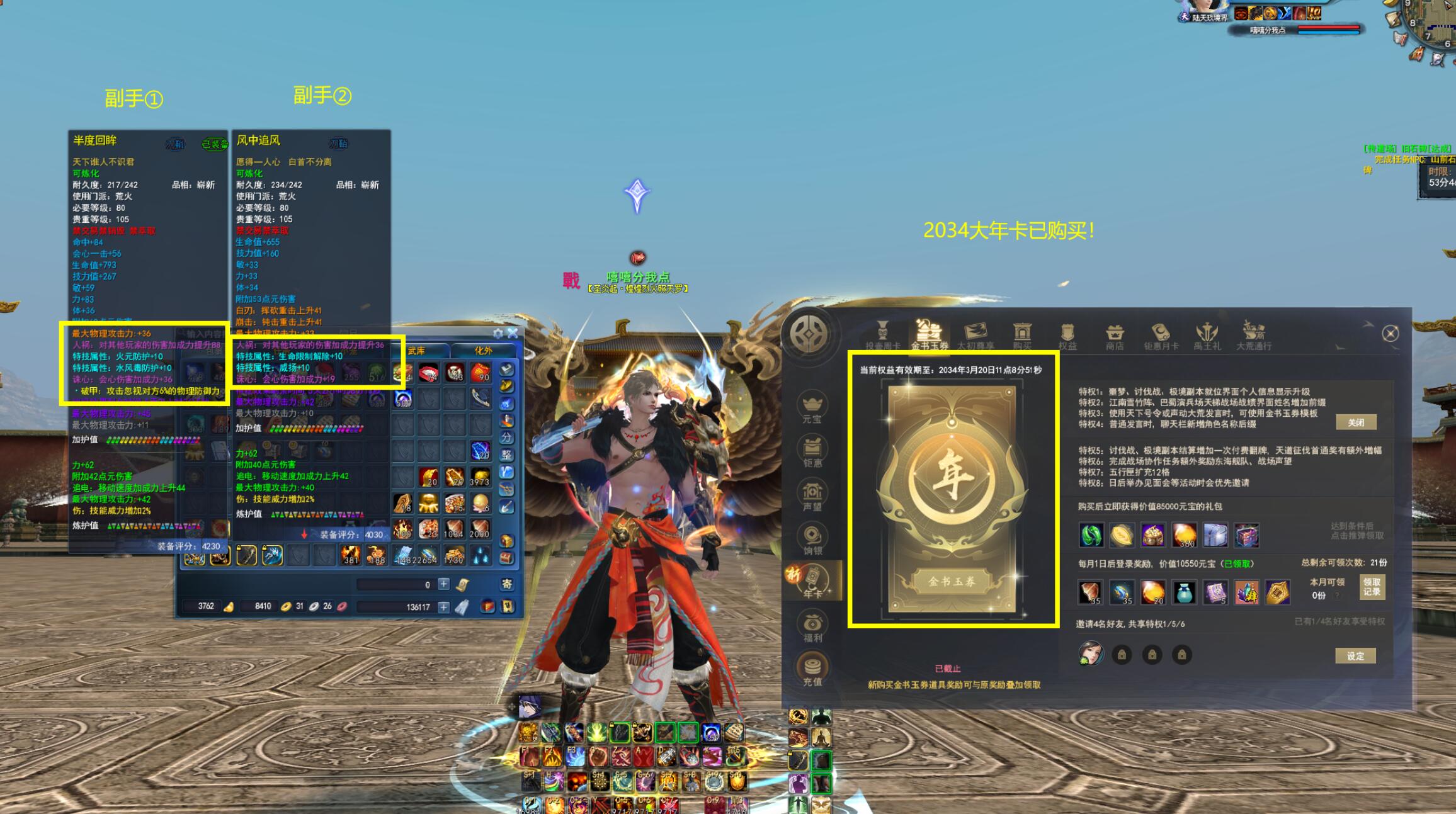This screenshot has width=1456, height=814.
Task: Select the 钜惠月卡 tab
Action: pyautogui.click(x=1161, y=336)
